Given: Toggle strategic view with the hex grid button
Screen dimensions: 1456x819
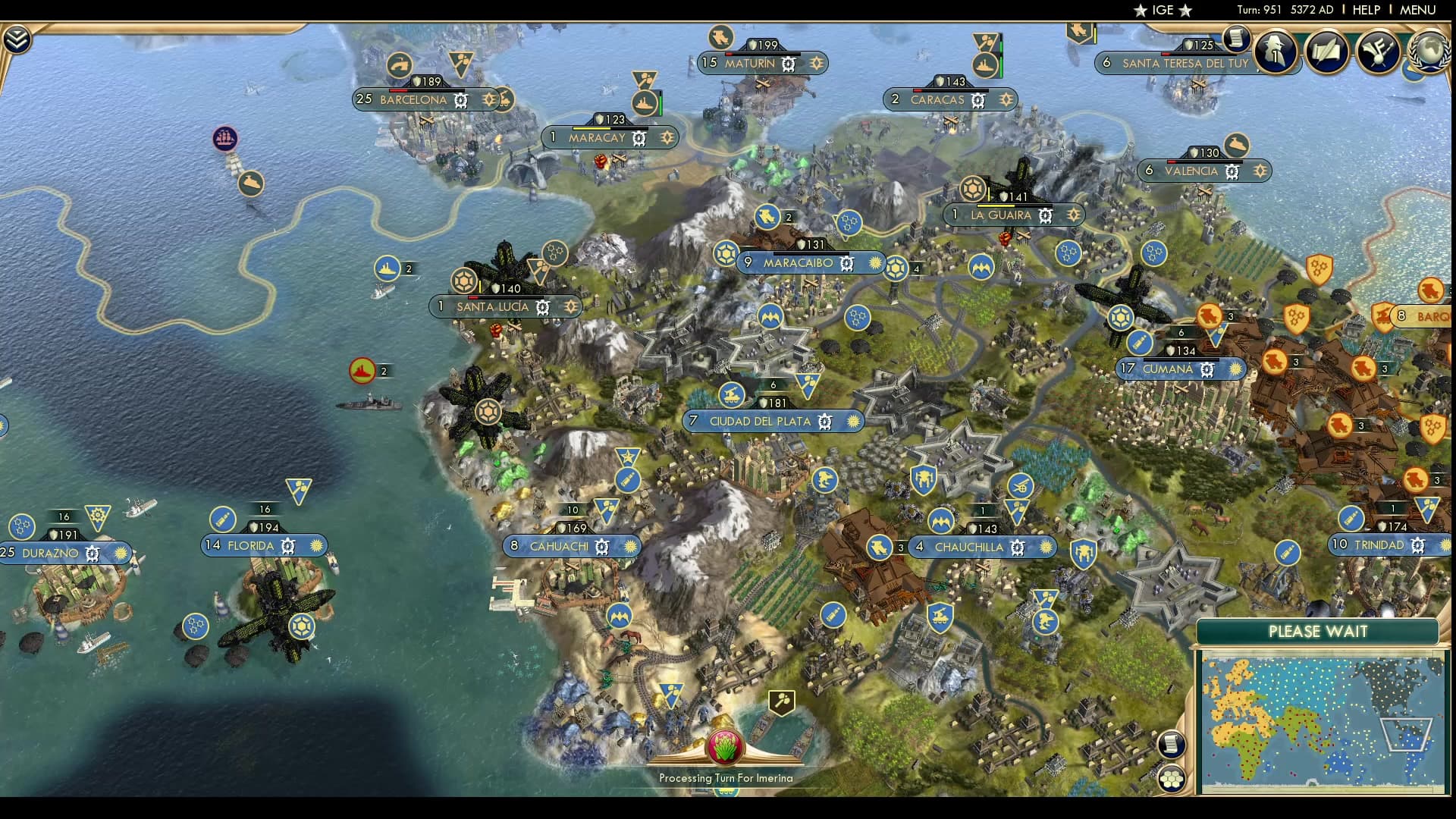Looking at the screenshot, I should [x=1172, y=779].
